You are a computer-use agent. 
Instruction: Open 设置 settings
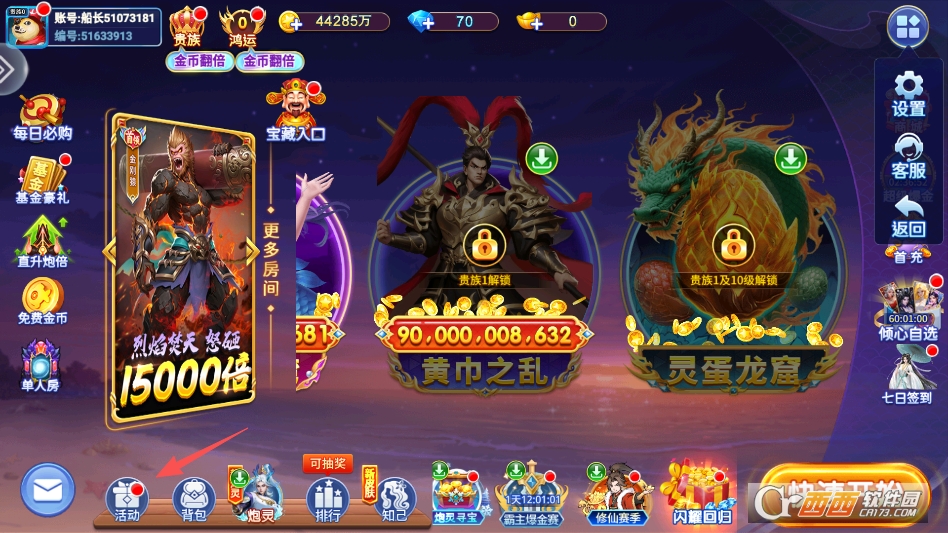[908, 93]
